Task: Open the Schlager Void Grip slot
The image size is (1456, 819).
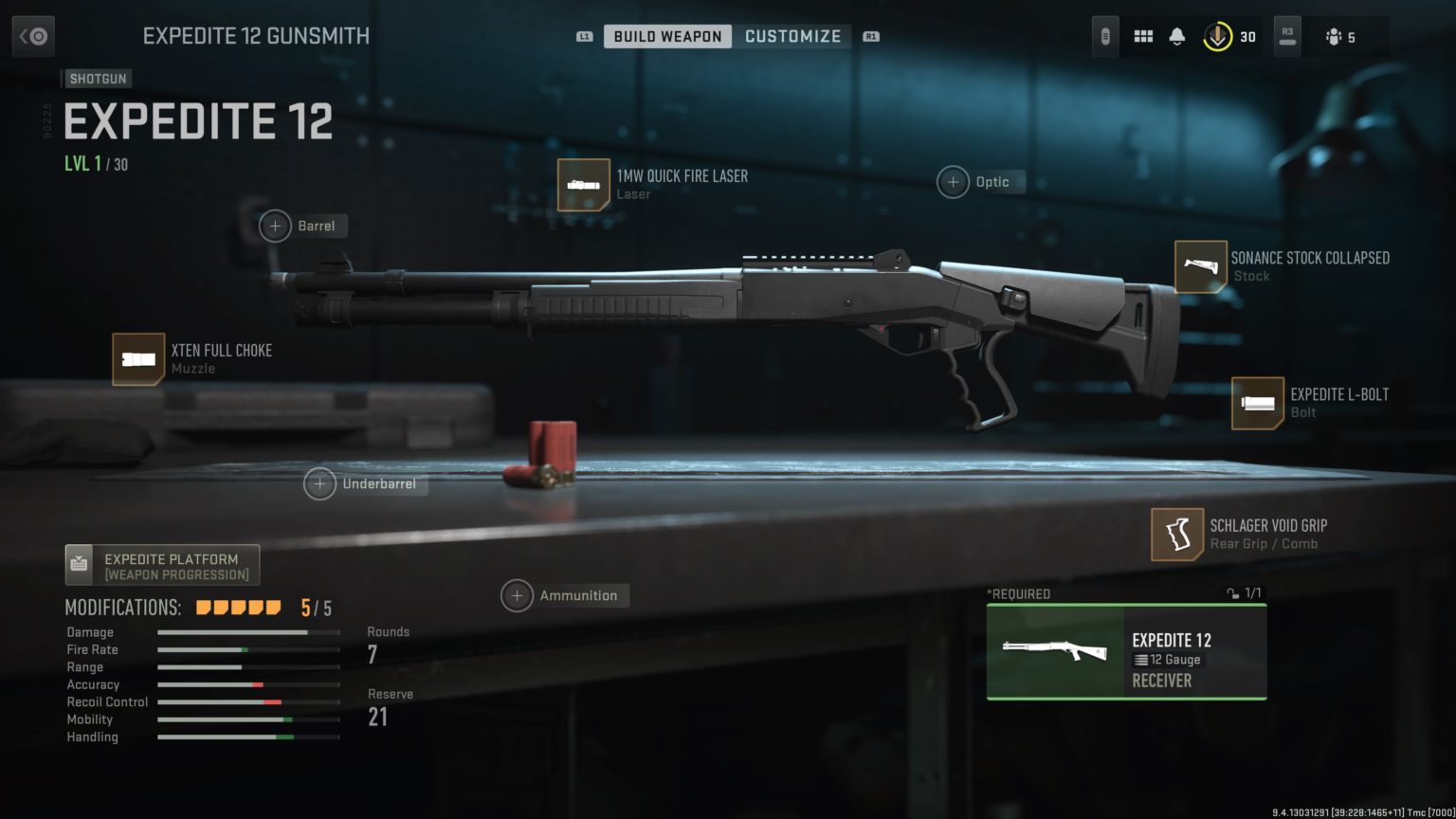Action: click(x=1177, y=535)
